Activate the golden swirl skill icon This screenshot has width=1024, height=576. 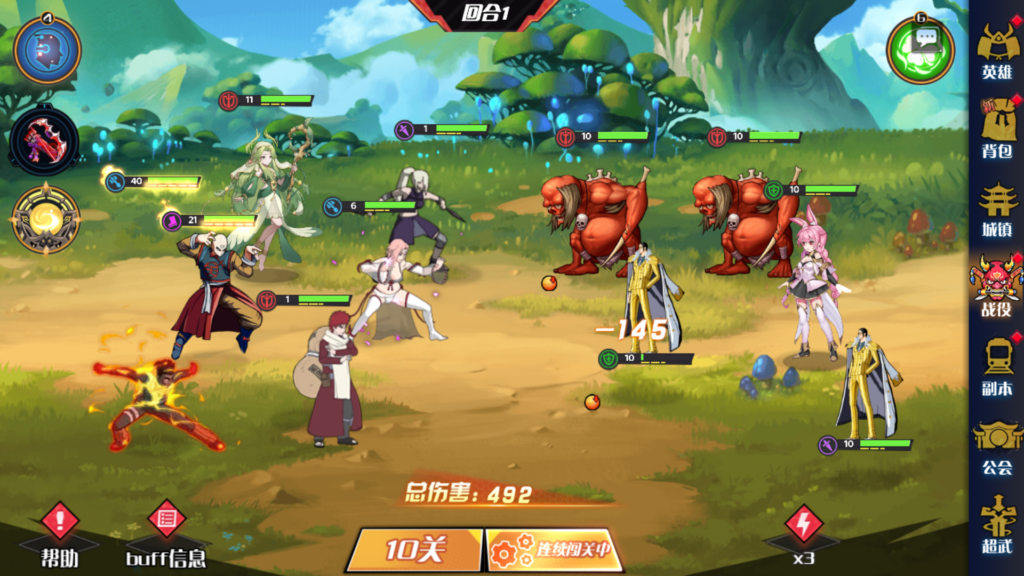coord(45,219)
